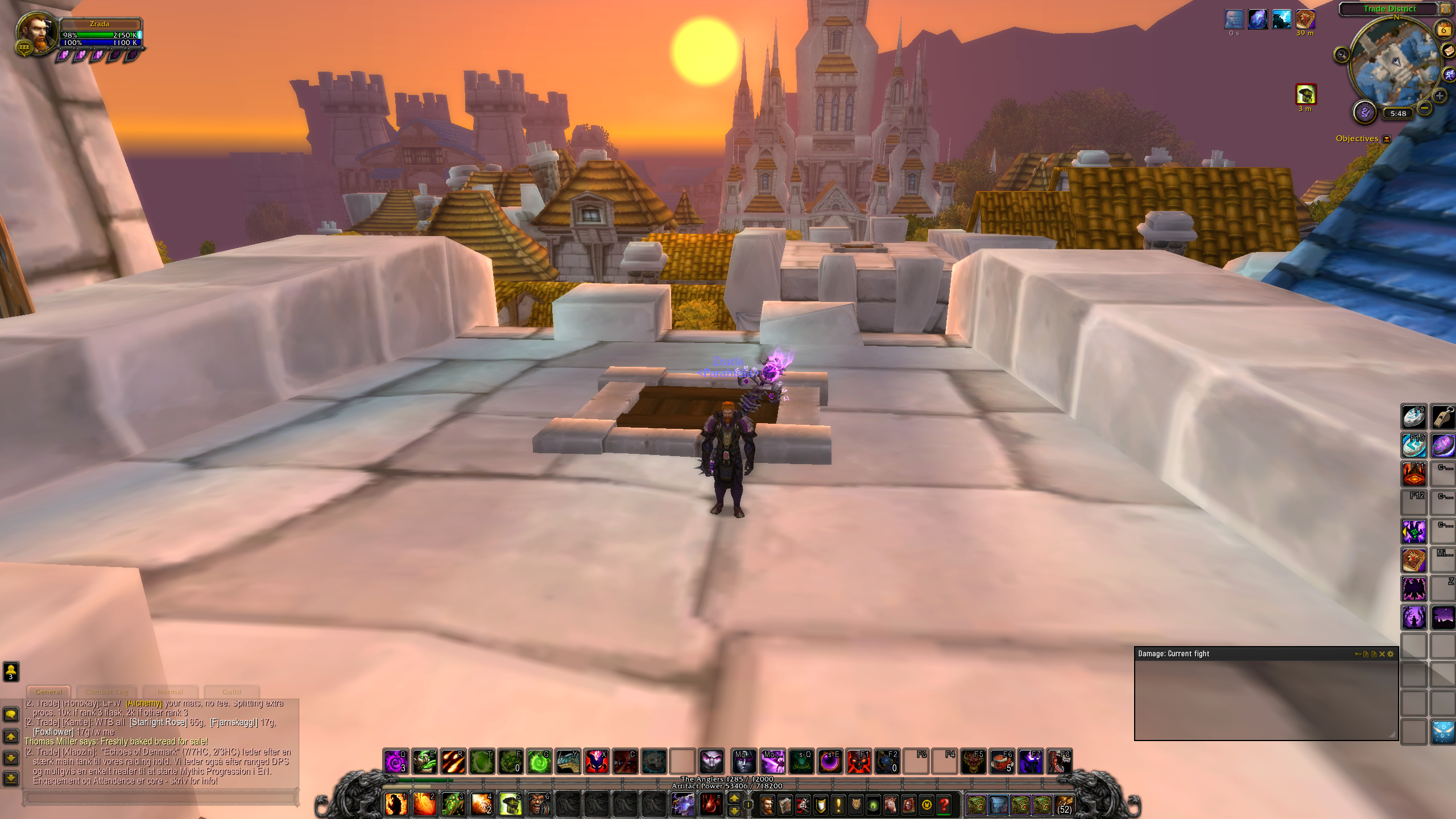Select the Guild chat tab
The height and width of the screenshot is (819, 1456).
click(232, 692)
